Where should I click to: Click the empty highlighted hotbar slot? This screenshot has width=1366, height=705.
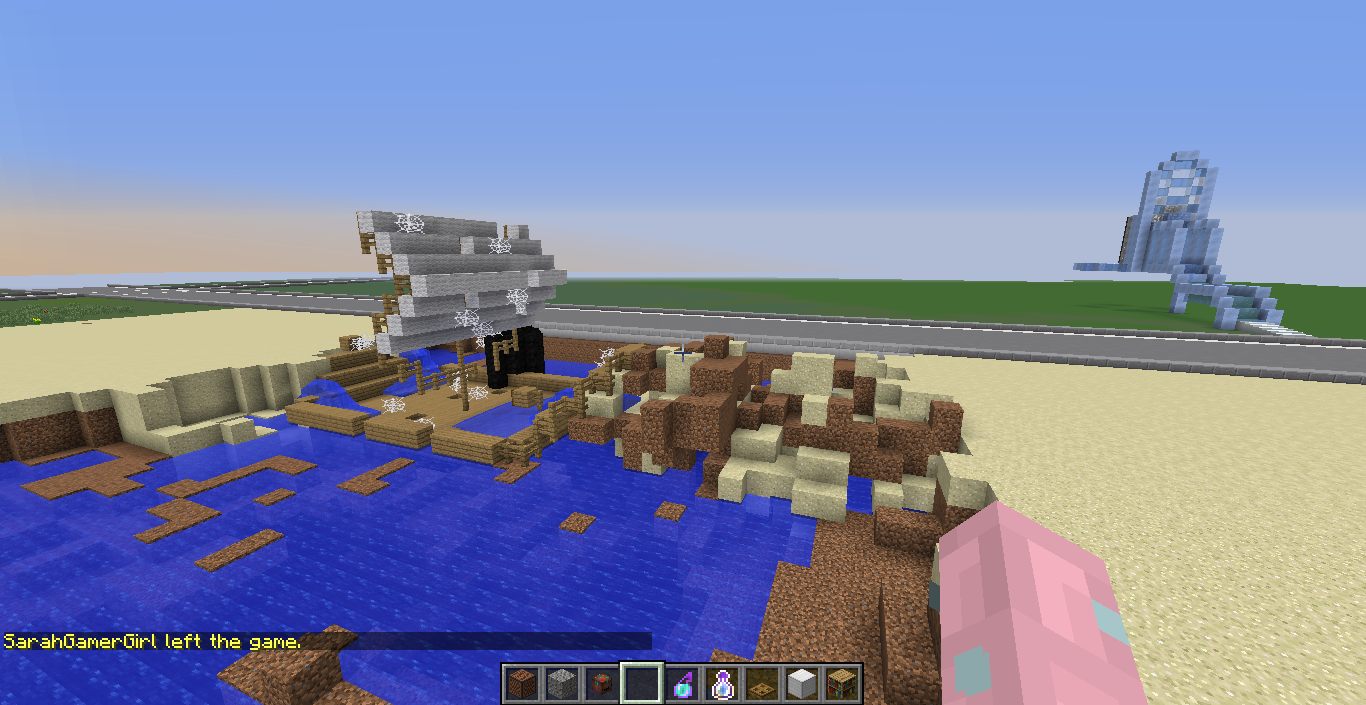point(641,684)
